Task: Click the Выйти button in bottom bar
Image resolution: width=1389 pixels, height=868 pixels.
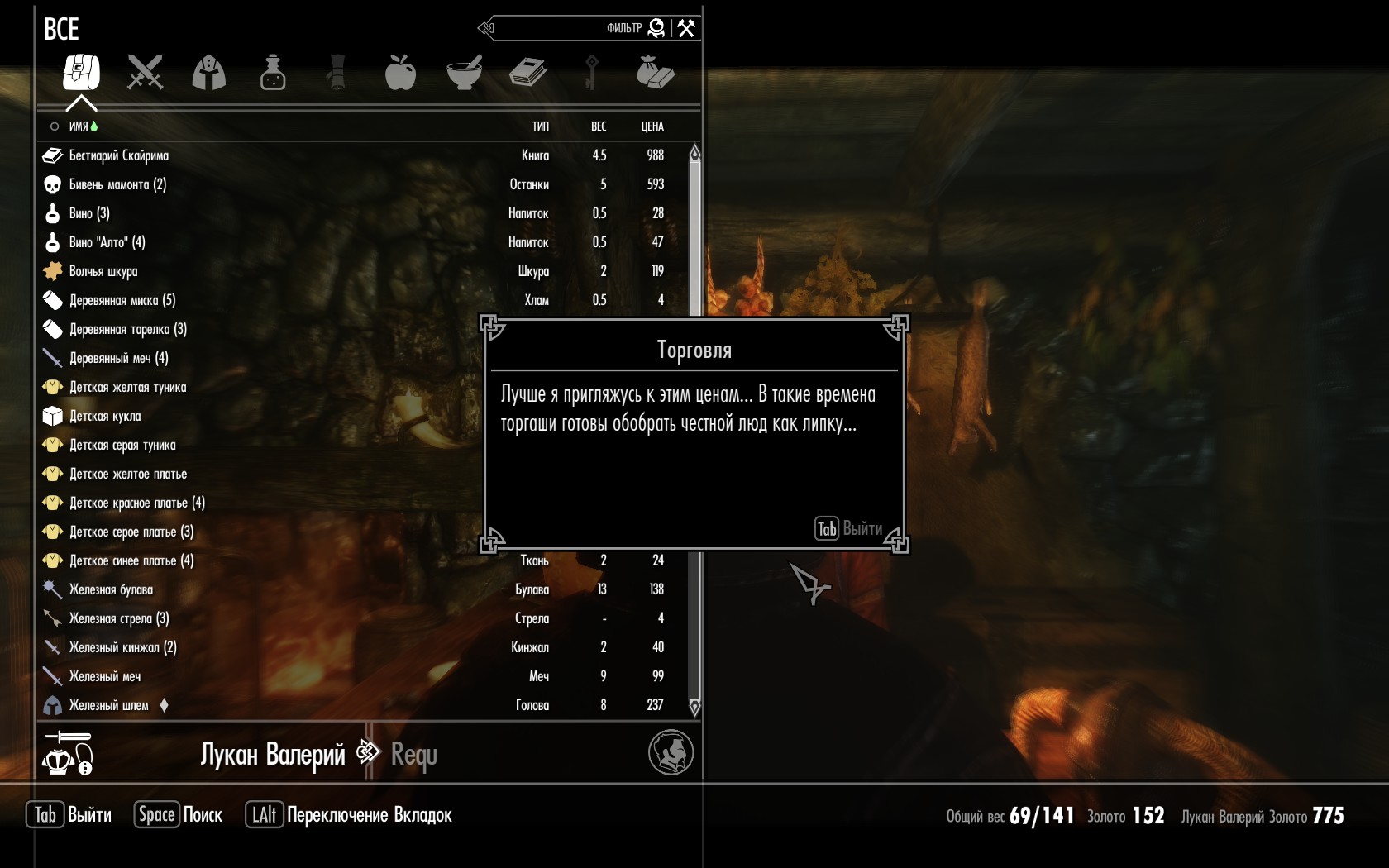Action: pyautogui.click(x=69, y=815)
